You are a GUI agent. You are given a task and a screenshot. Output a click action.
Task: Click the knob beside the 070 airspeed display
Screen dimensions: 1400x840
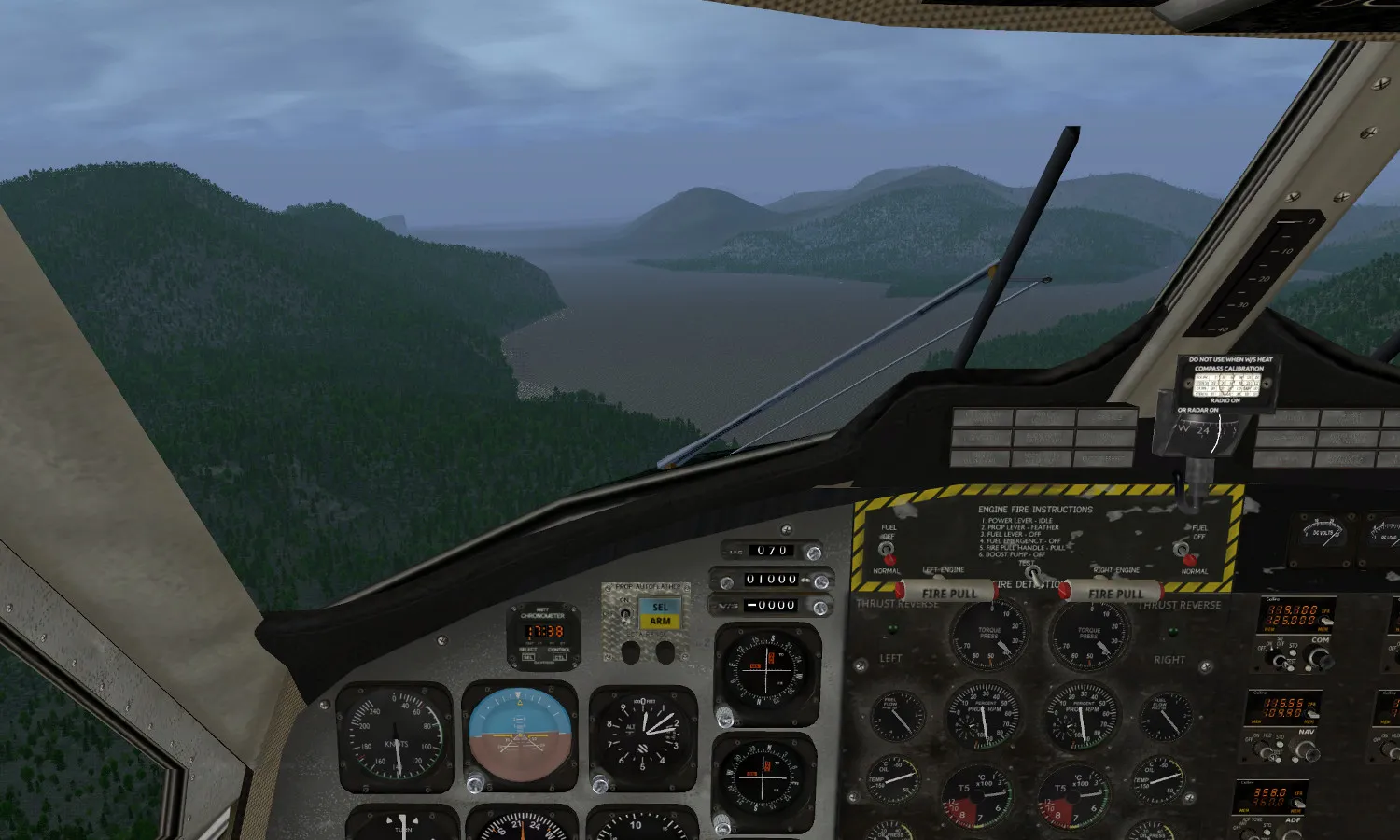(x=814, y=553)
